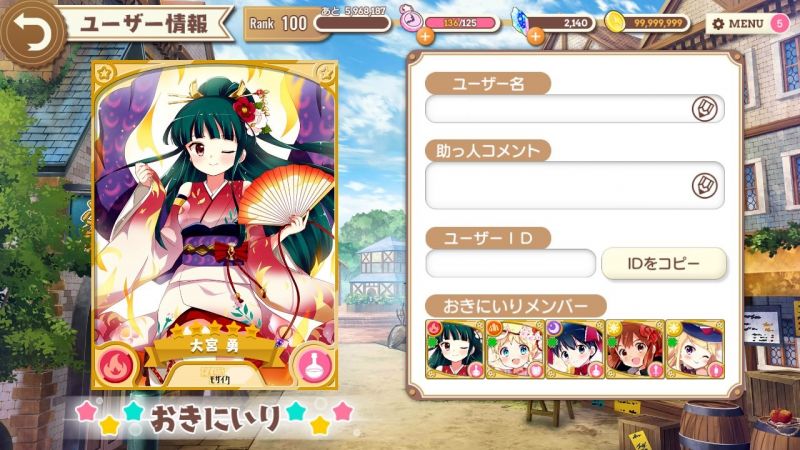Edit the 助っ人コメント with its pencil icon
Image resolution: width=800 pixels, height=450 pixels.
[705, 185]
